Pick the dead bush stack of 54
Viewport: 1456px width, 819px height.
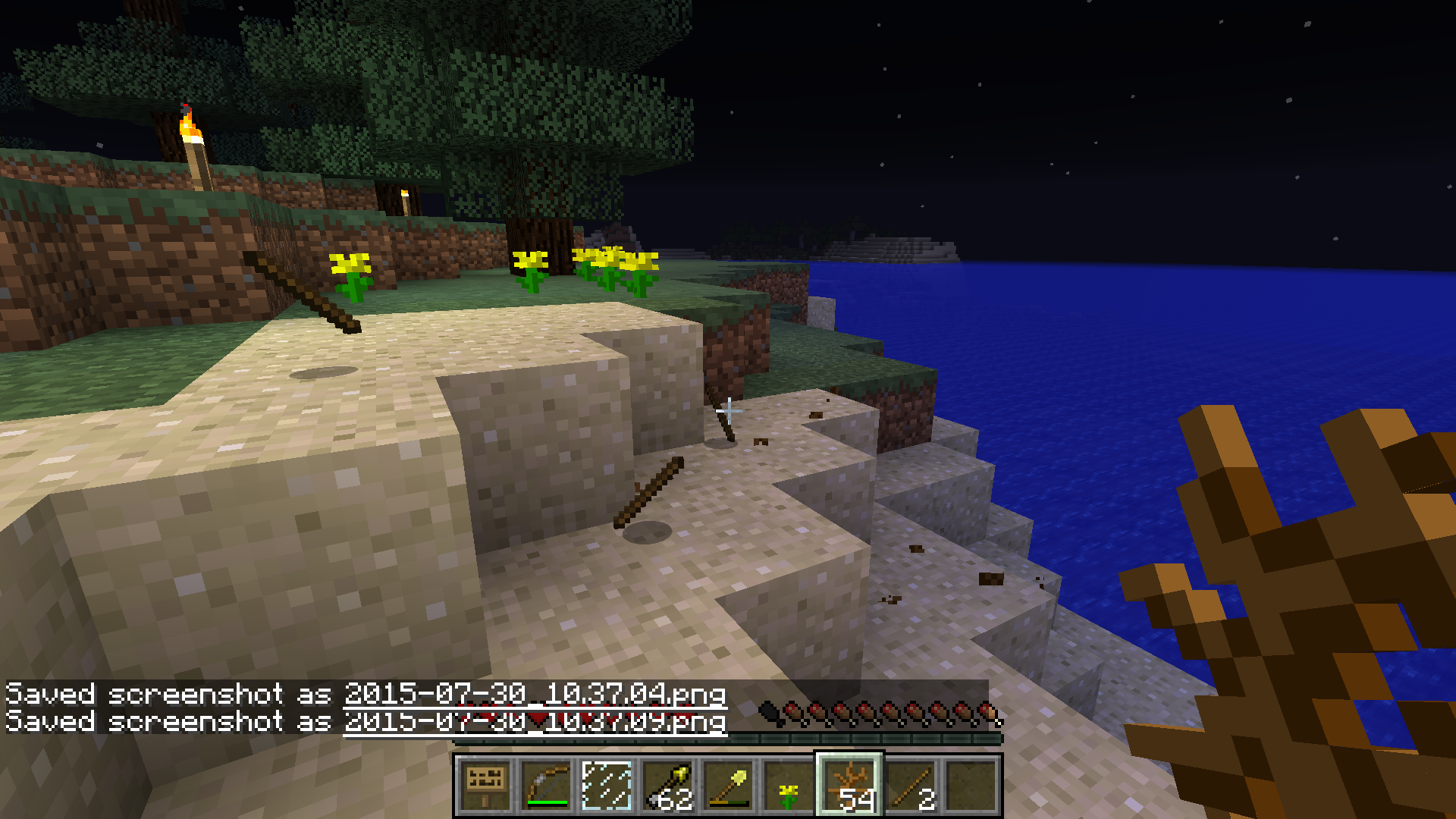click(849, 786)
